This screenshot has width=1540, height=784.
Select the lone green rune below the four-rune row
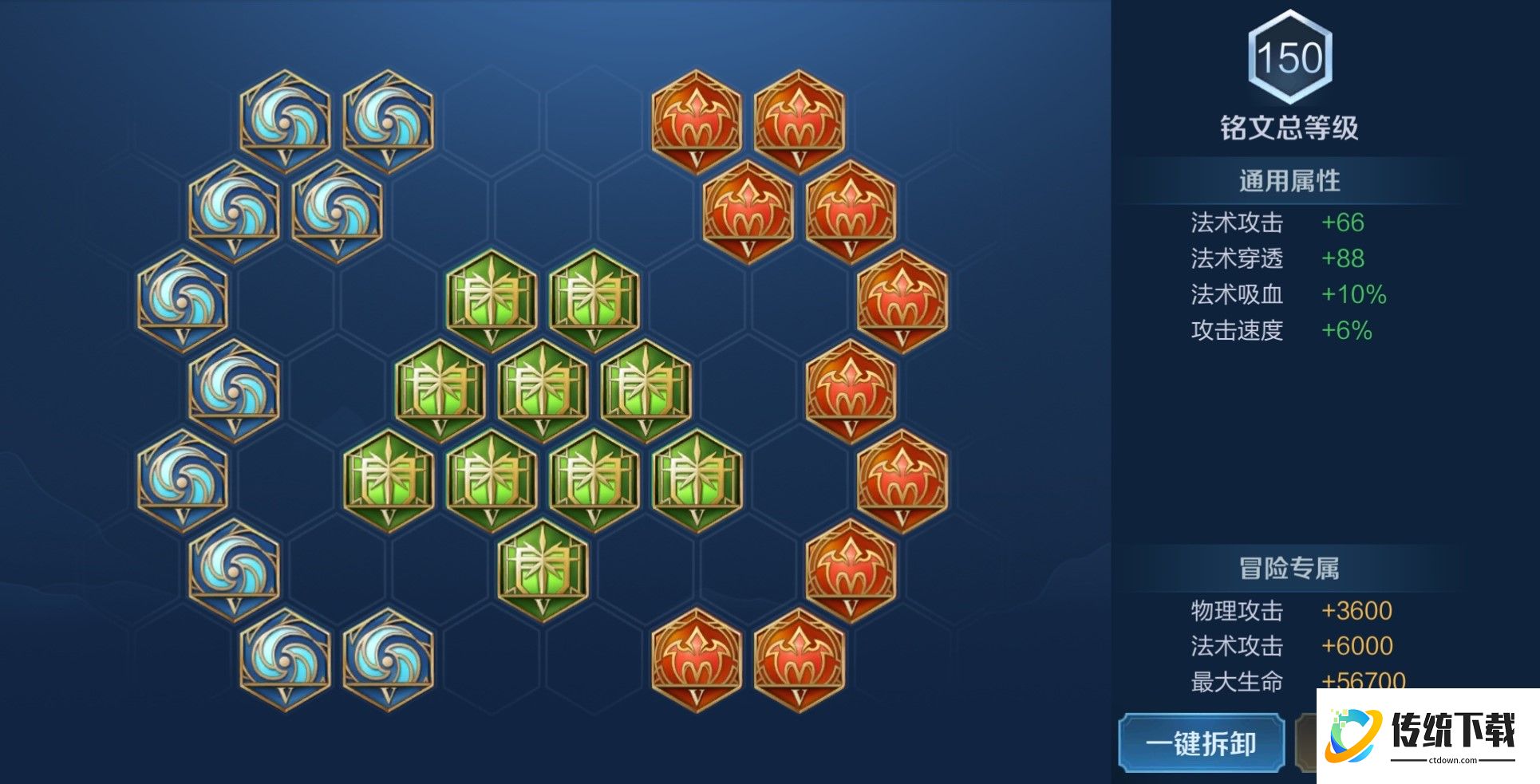click(543, 569)
